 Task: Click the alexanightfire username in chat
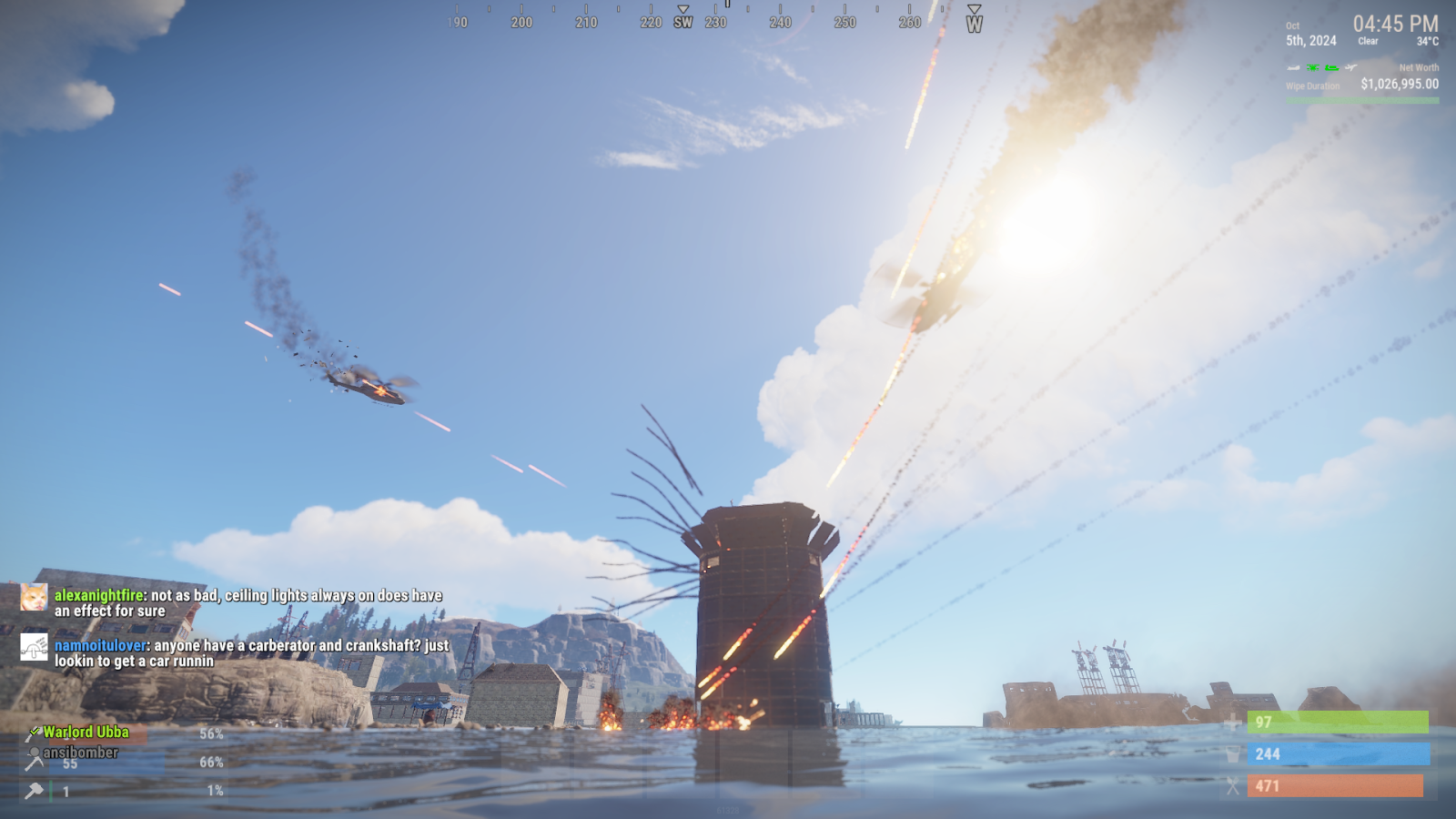tap(98, 595)
